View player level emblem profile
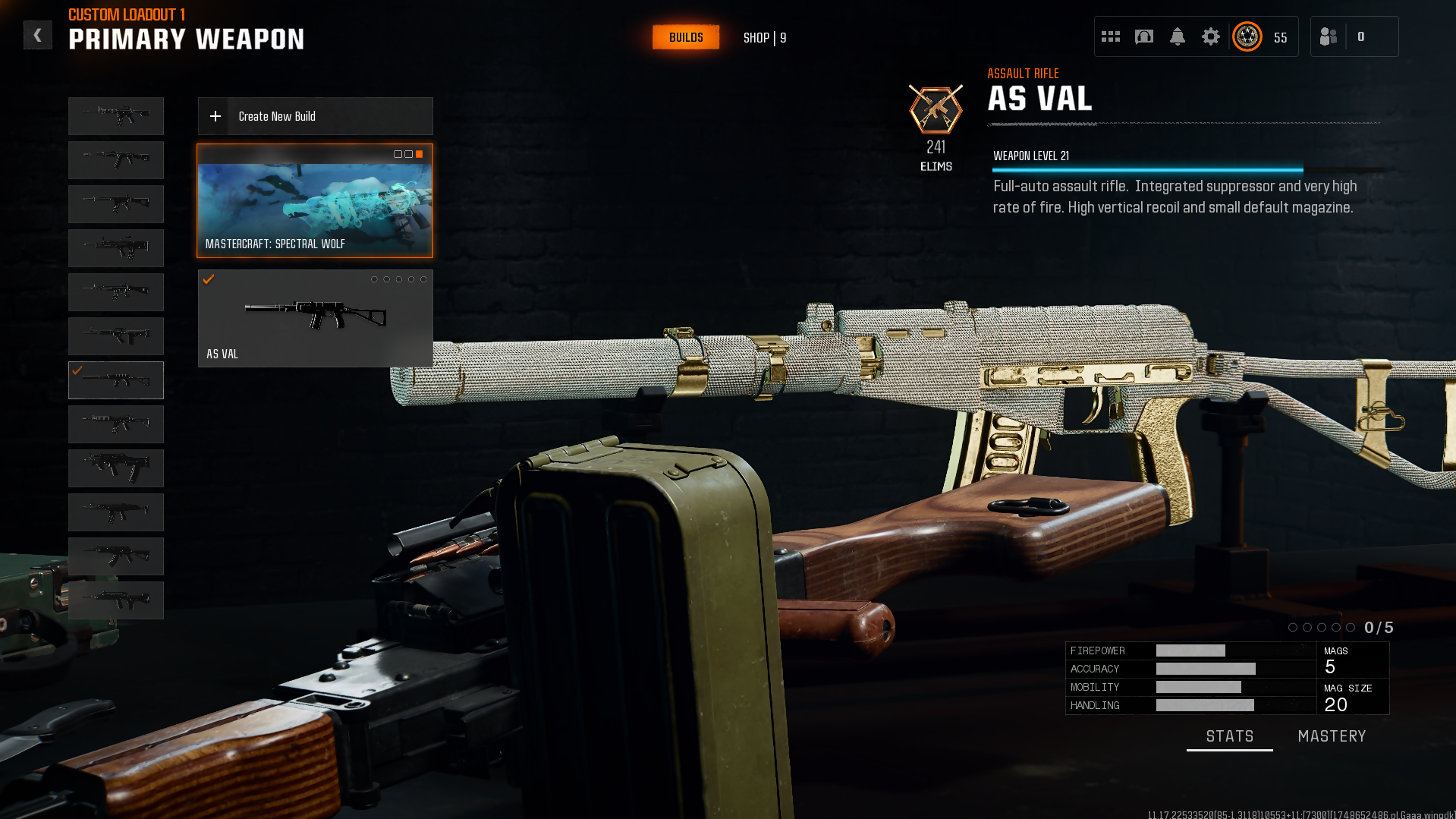Screen dimensions: 1456x819 point(1247,36)
